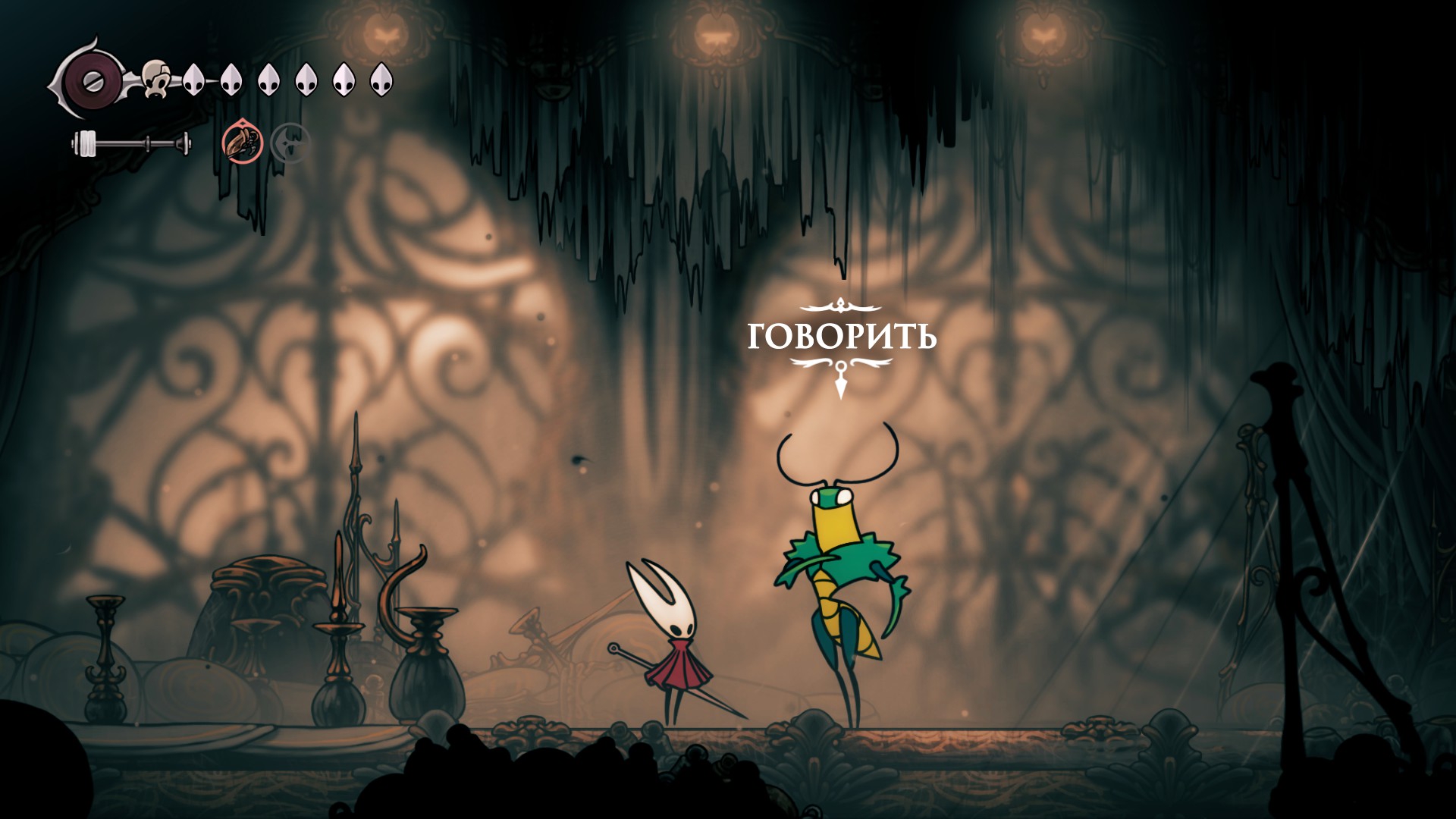This screenshot has height=819, width=1456.
Task: Select the ГОВОРИТЬ talk prompt
Action: coord(841,337)
